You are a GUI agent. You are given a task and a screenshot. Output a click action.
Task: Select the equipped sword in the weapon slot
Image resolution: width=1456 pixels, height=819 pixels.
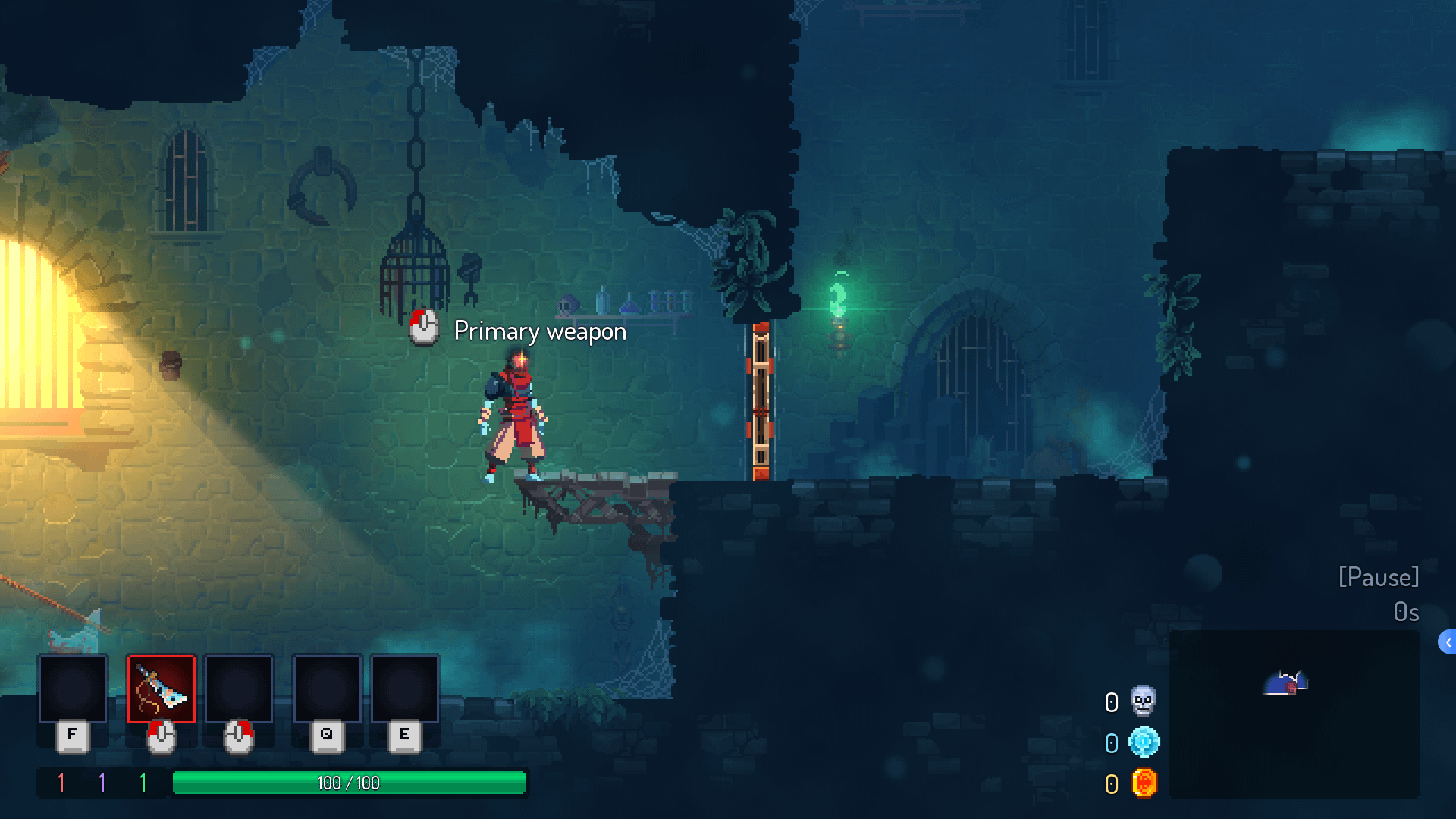[x=161, y=689]
